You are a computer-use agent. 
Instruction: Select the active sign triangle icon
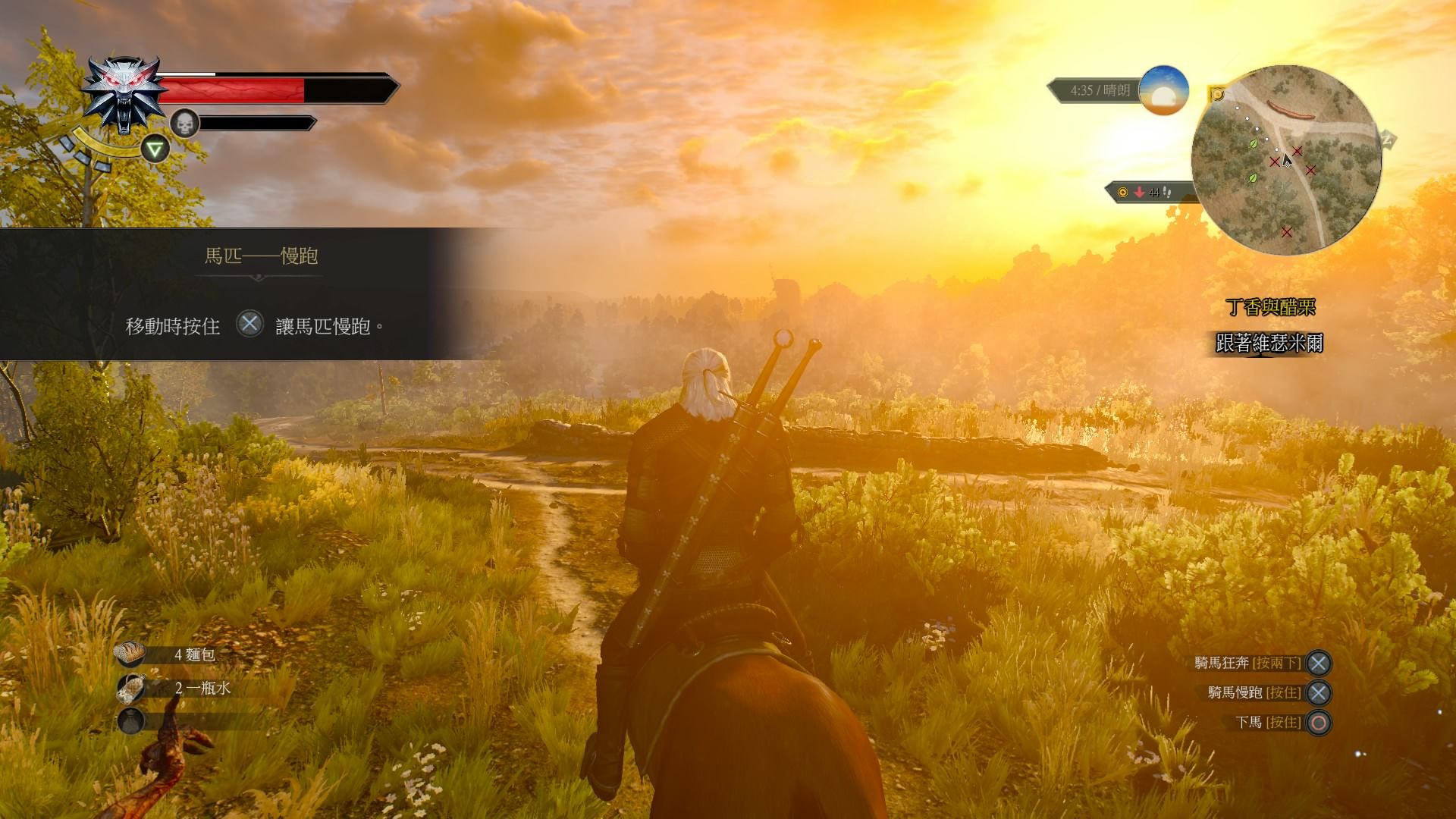(x=155, y=149)
